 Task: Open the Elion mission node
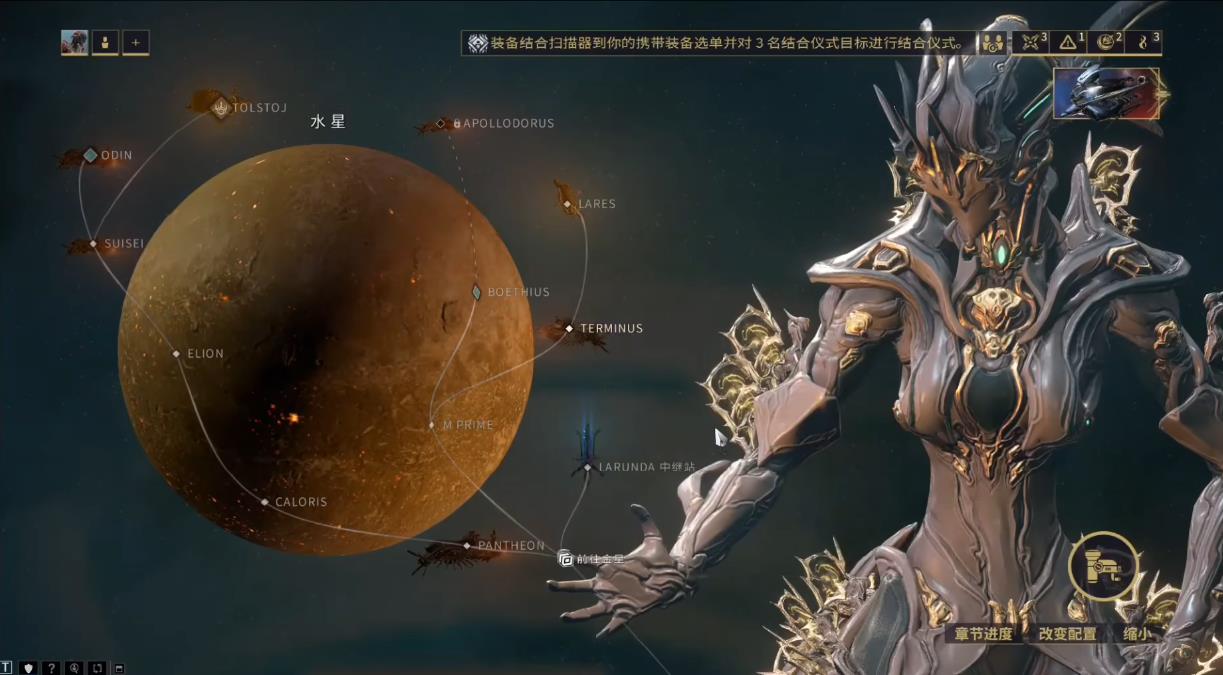(x=176, y=353)
